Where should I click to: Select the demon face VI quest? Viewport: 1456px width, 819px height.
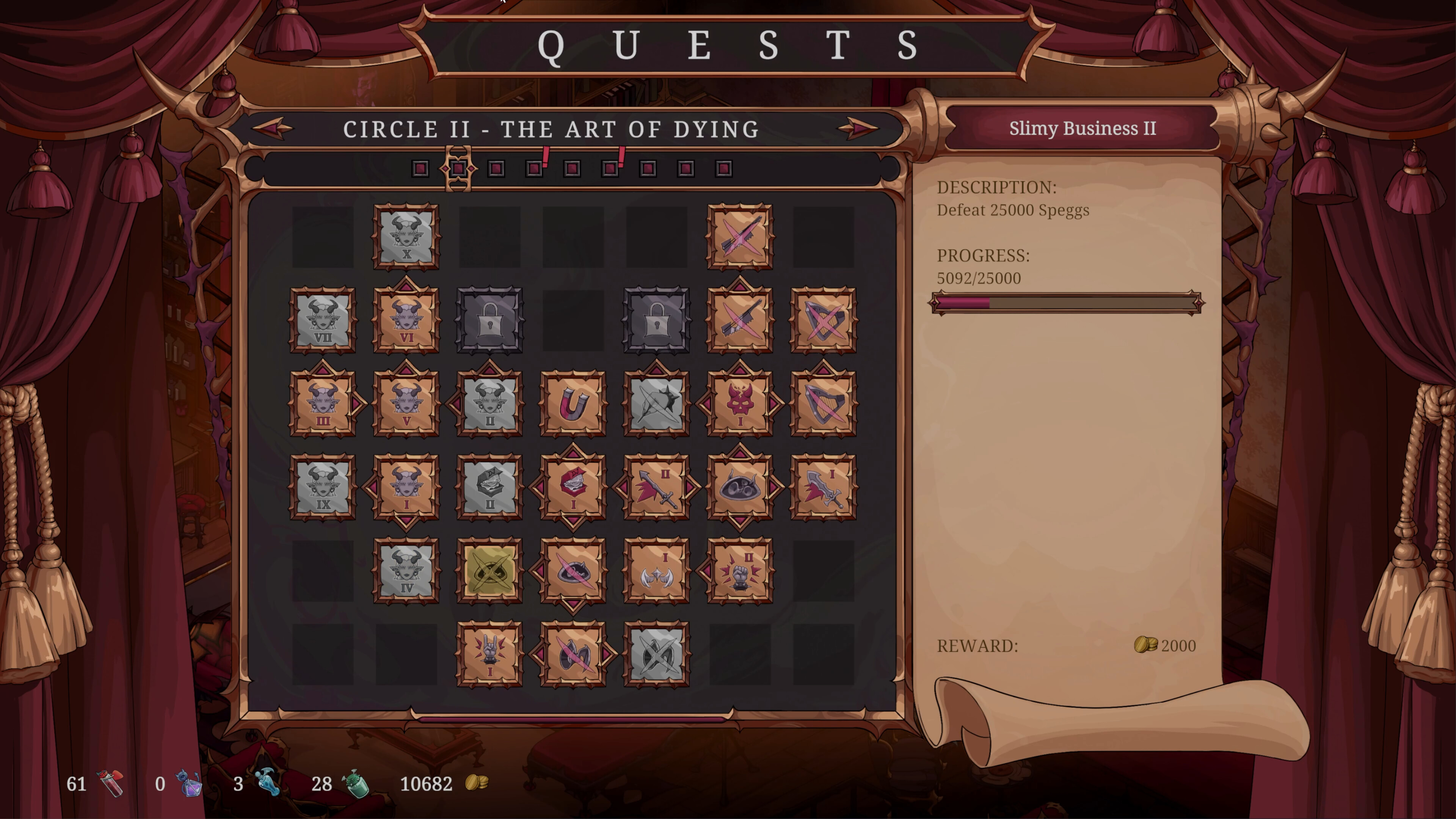click(406, 320)
